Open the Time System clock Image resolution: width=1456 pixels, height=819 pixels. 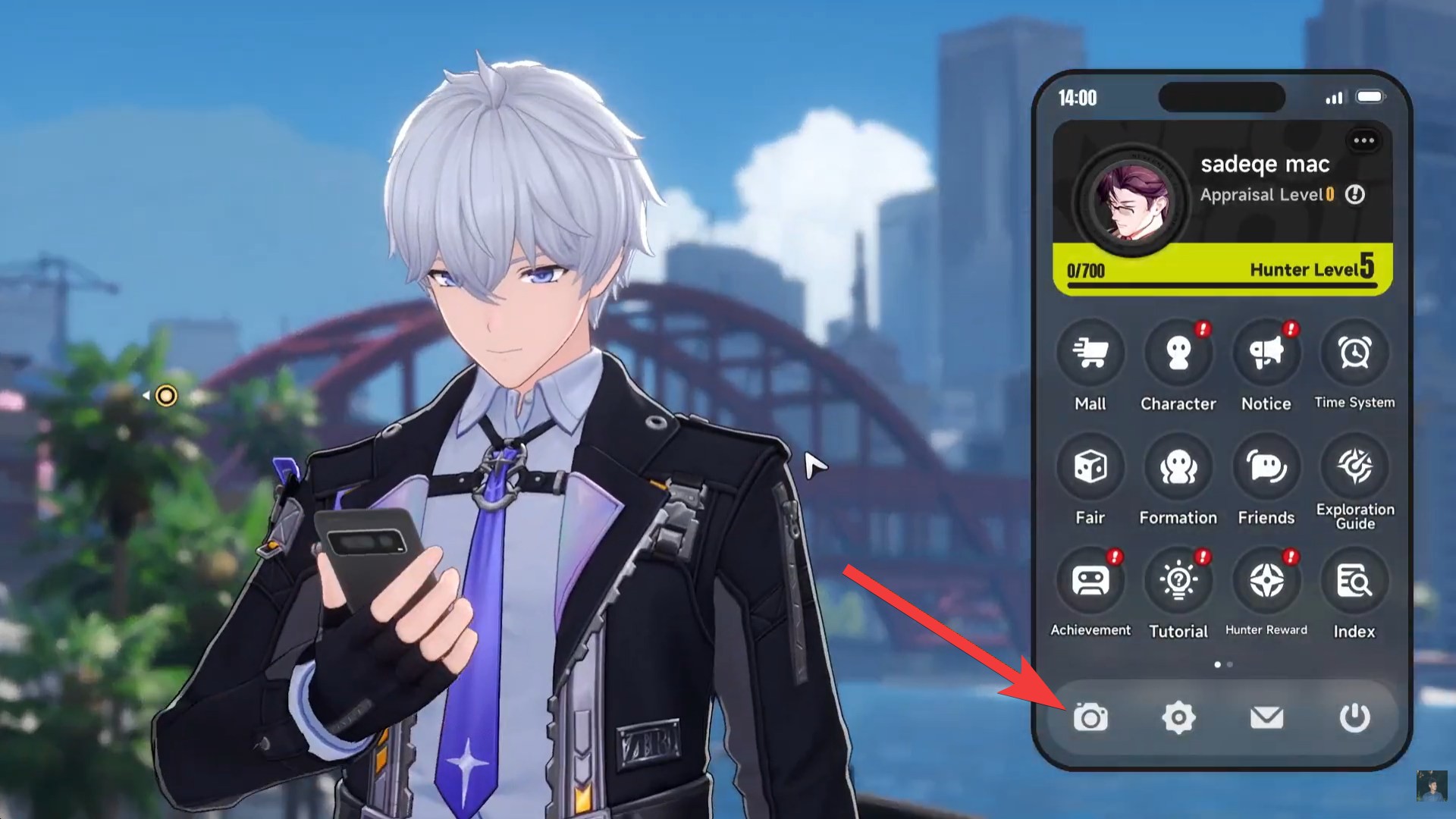click(1354, 351)
